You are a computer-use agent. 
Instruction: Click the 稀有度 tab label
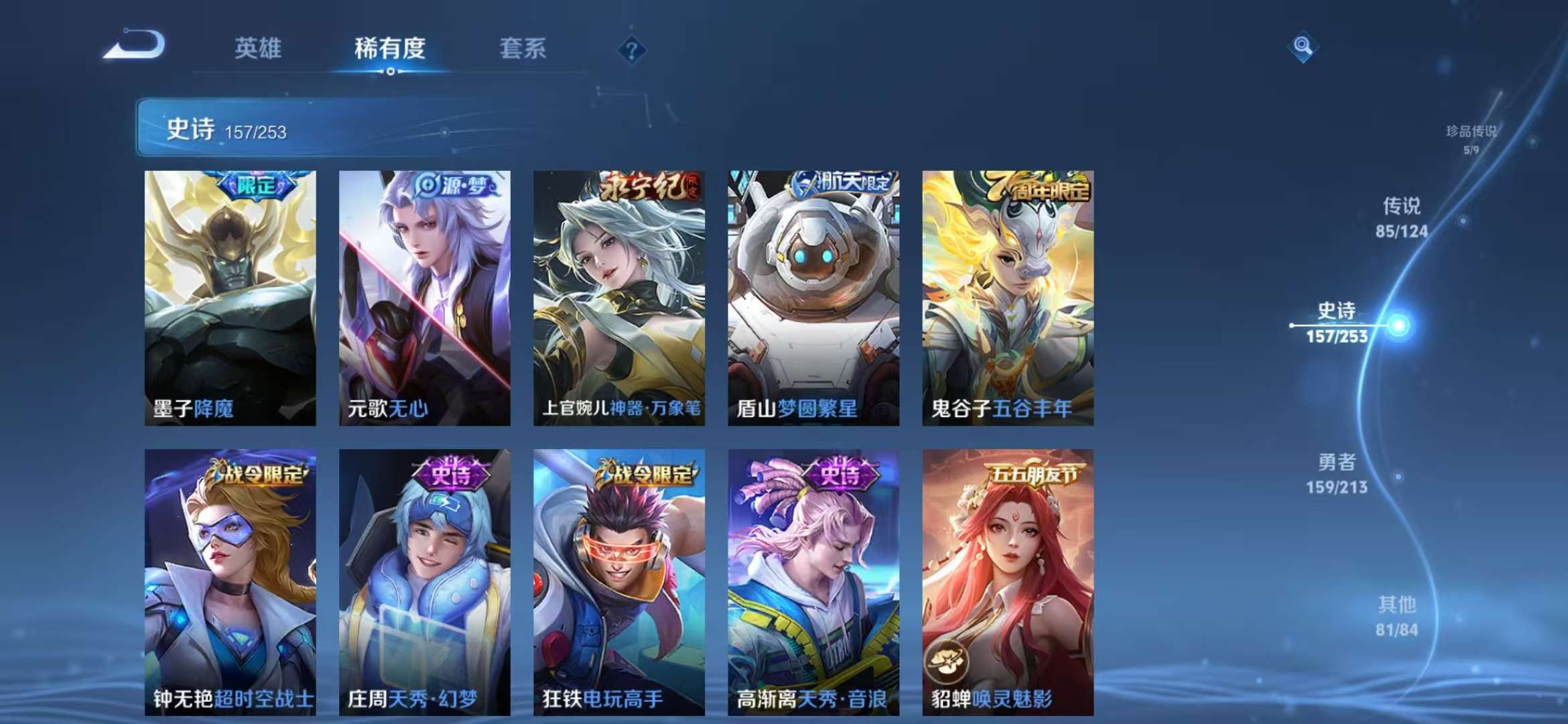[x=391, y=48]
